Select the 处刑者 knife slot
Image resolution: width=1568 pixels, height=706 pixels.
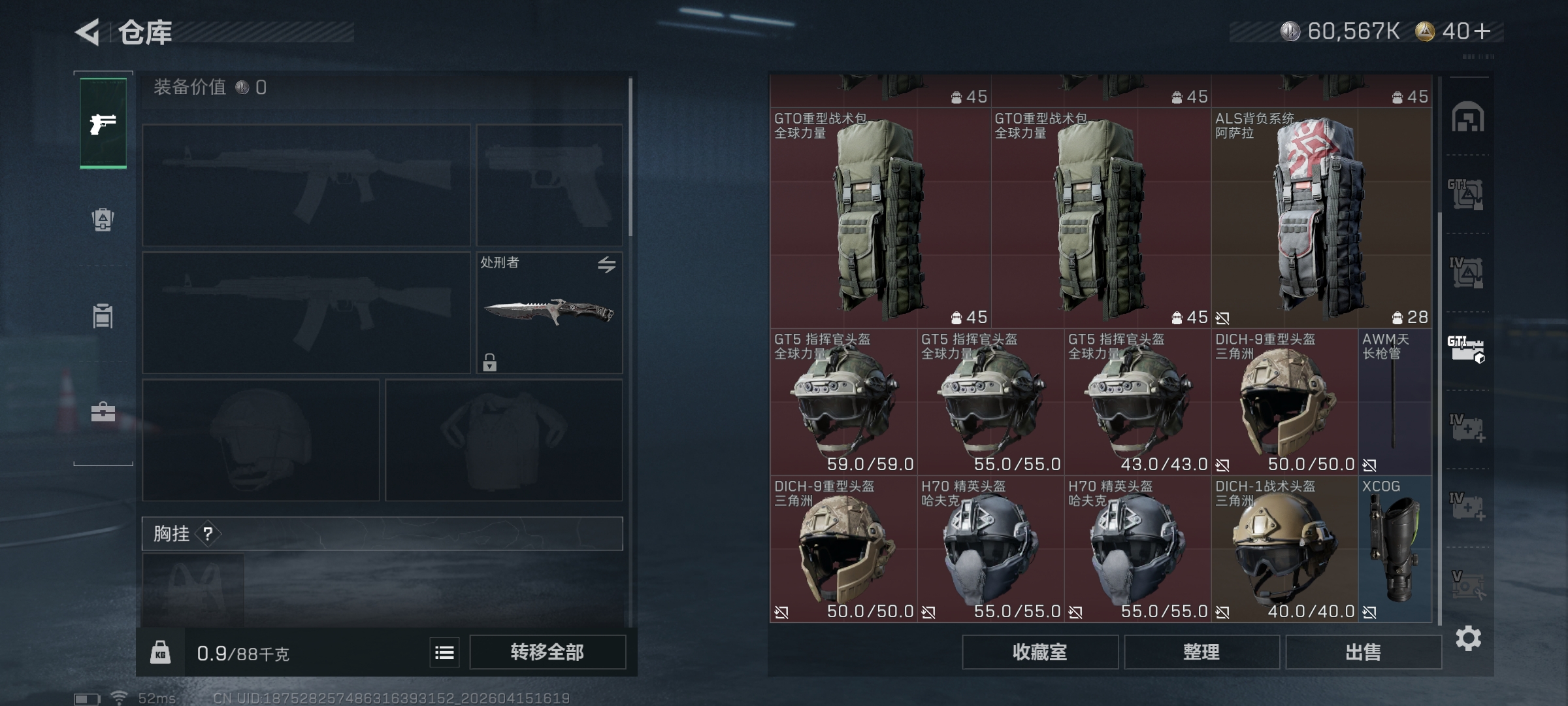click(549, 312)
